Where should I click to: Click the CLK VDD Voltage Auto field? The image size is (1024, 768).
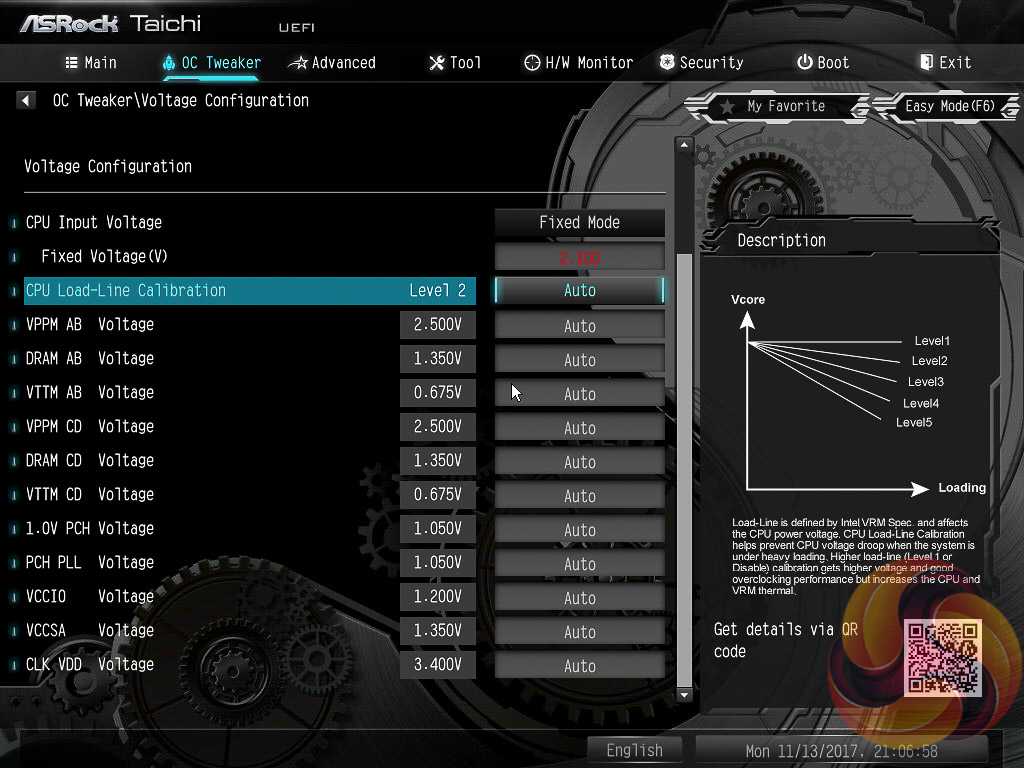pos(580,665)
